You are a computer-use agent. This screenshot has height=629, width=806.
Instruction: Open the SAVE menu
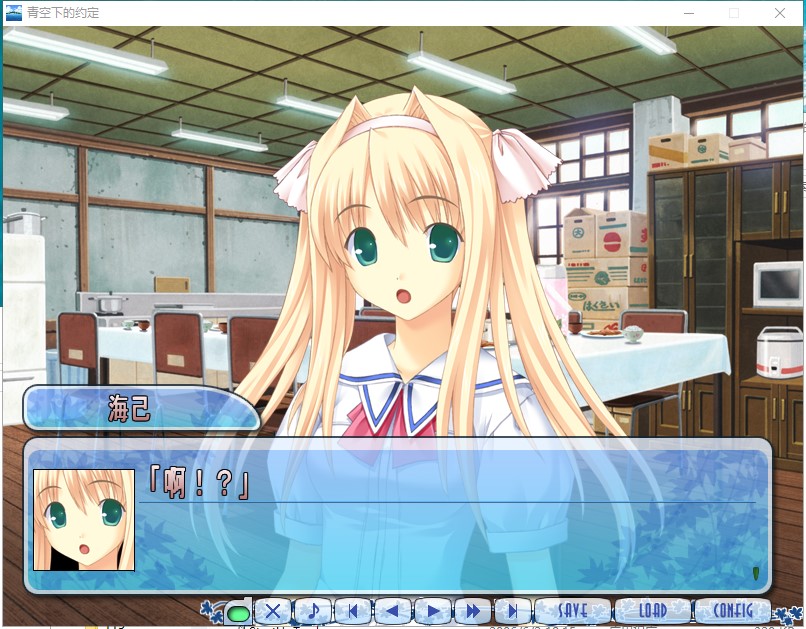pos(572,610)
